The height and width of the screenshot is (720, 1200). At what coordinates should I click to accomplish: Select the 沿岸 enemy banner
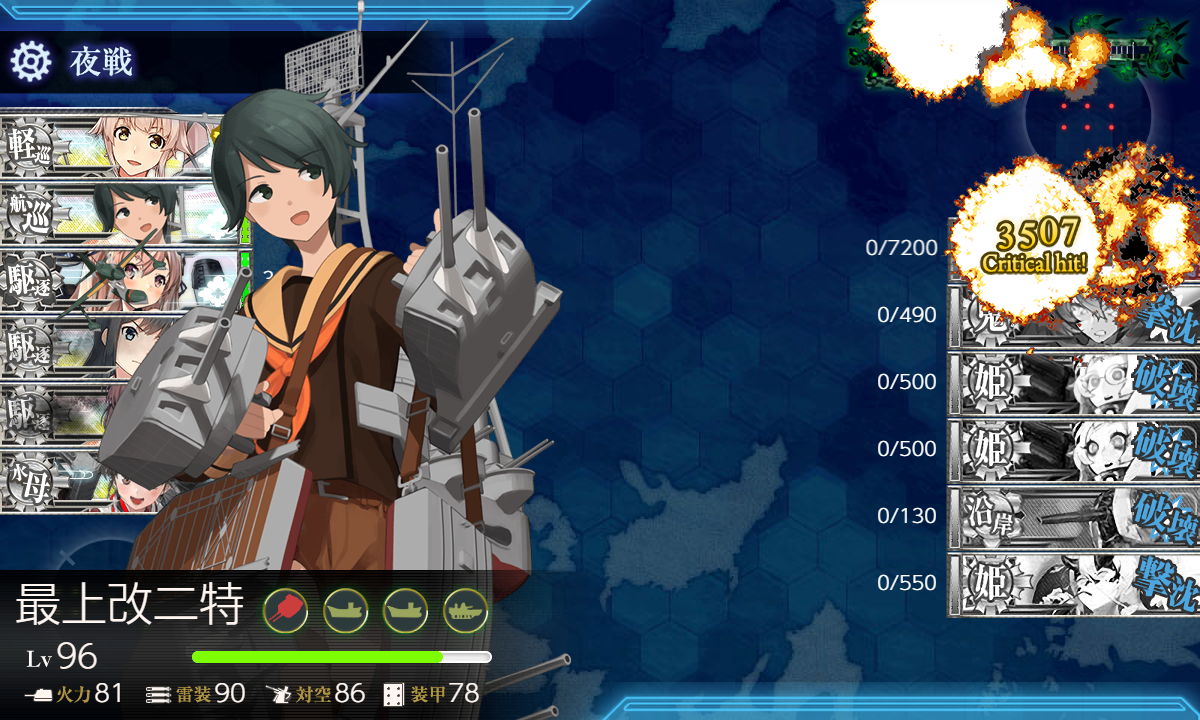[1072, 517]
